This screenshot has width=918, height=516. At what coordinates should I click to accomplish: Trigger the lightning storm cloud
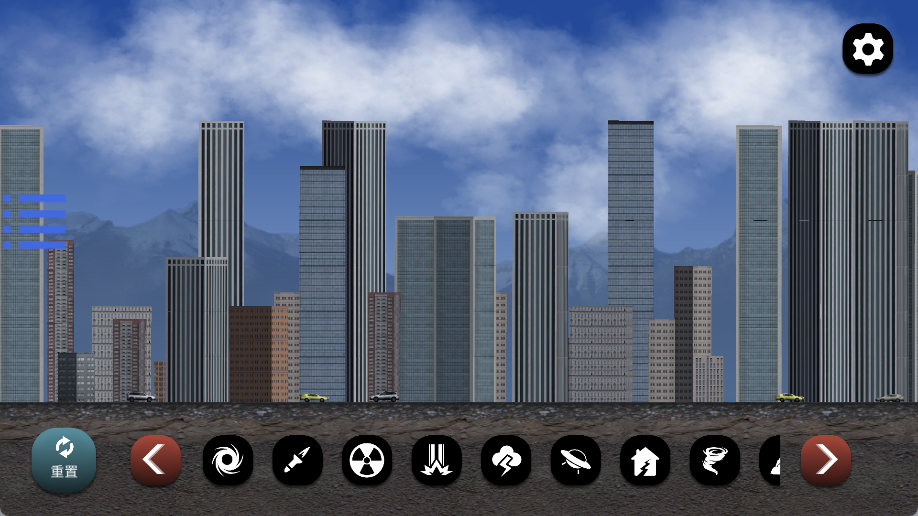506,460
